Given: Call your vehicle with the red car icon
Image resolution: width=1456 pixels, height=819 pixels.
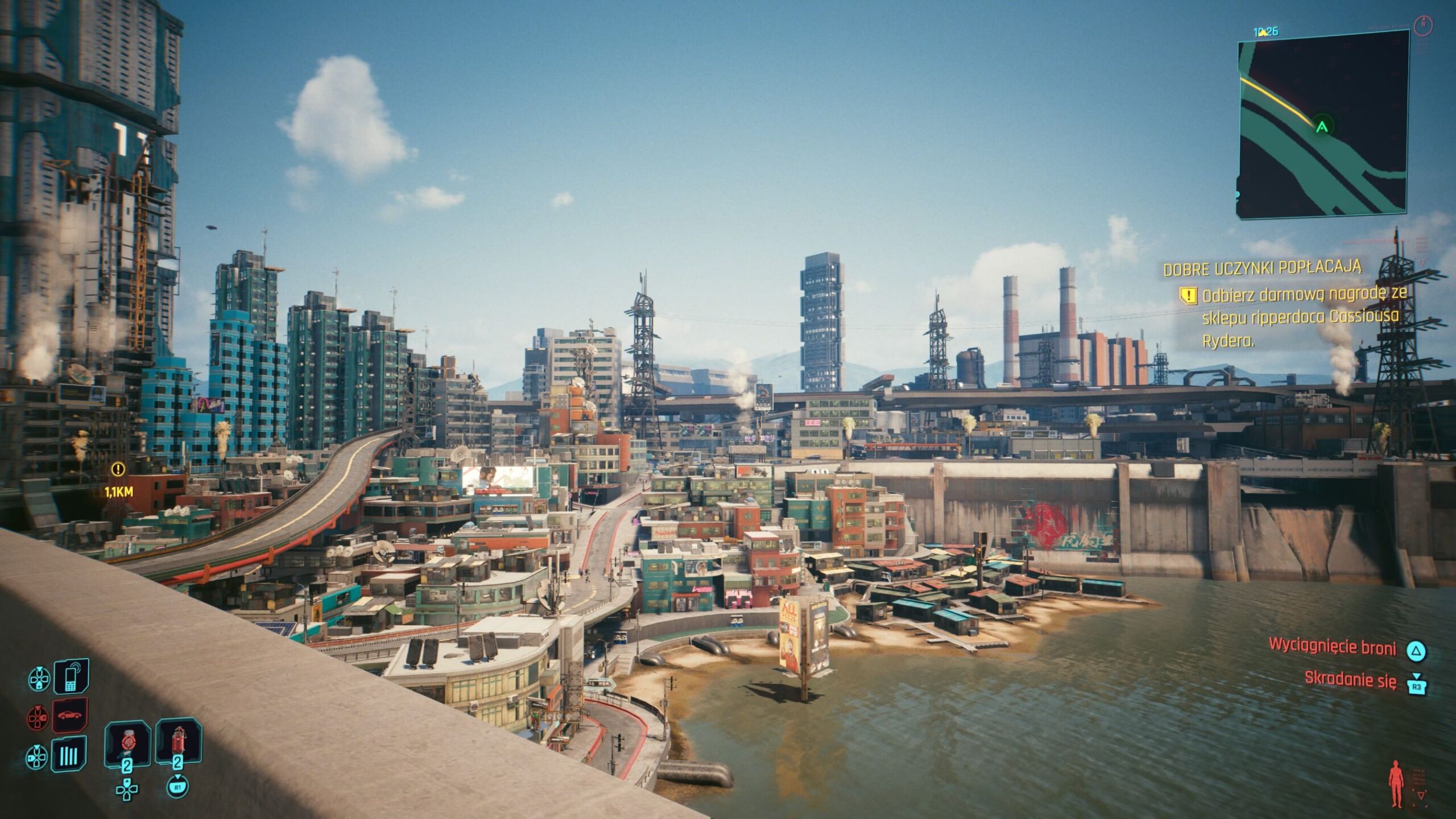Looking at the screenshot, I should (x=70, y=715).
